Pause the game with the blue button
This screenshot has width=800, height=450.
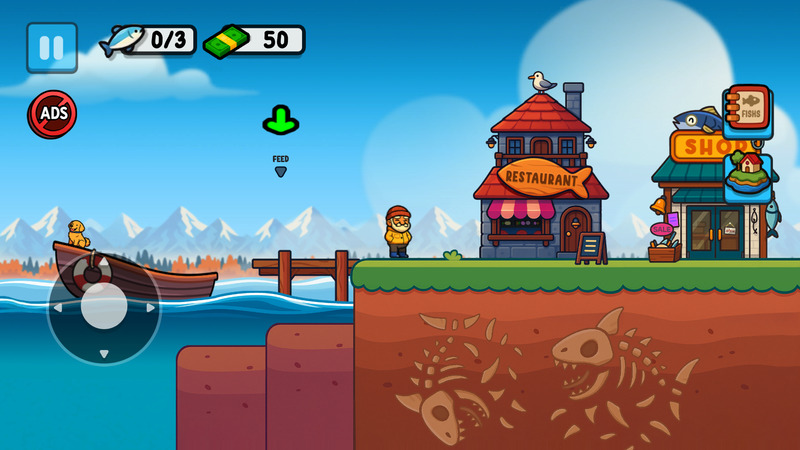tap(52, 47)
